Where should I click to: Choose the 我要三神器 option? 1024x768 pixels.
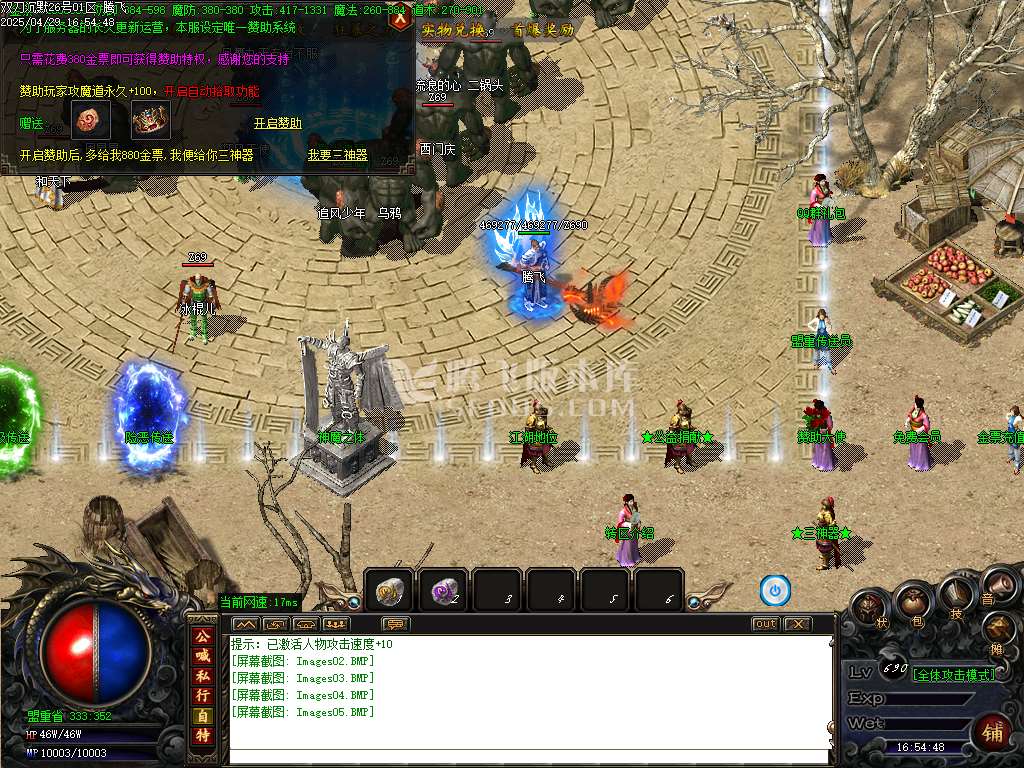337,155
